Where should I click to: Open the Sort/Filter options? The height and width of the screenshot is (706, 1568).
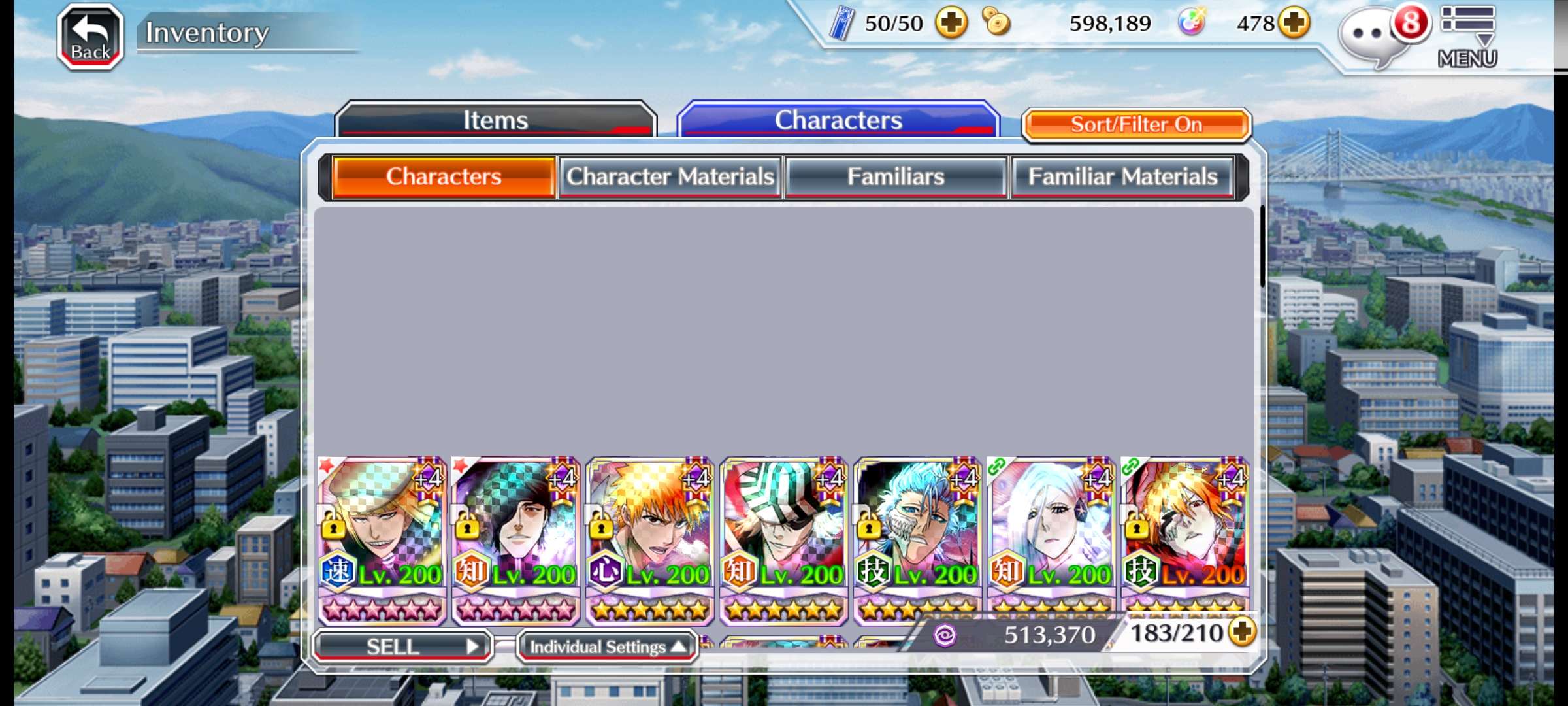(1136, 124)
